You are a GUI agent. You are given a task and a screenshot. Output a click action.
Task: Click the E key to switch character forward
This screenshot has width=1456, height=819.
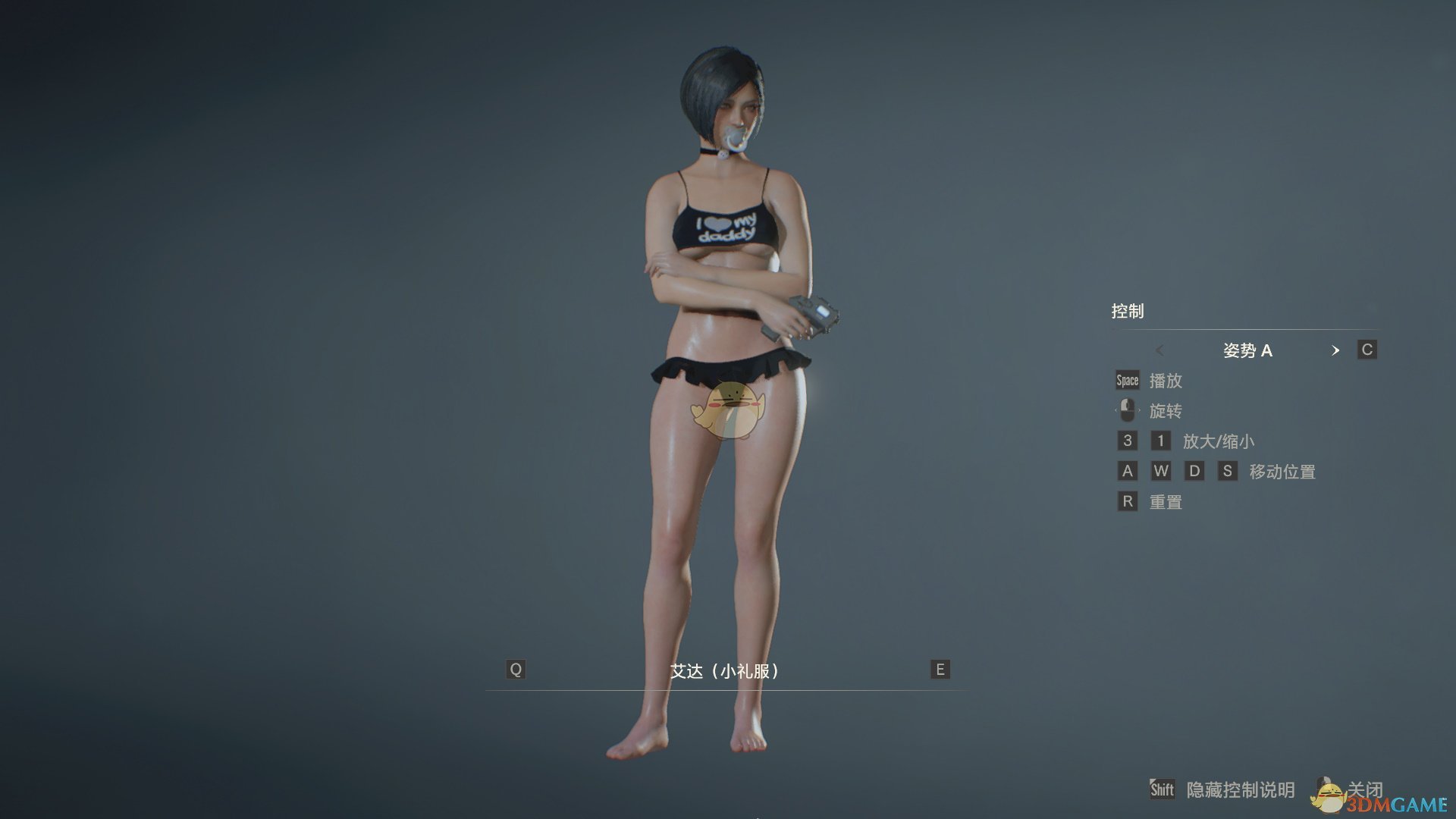pyautogui.click(x=939, y=669)
